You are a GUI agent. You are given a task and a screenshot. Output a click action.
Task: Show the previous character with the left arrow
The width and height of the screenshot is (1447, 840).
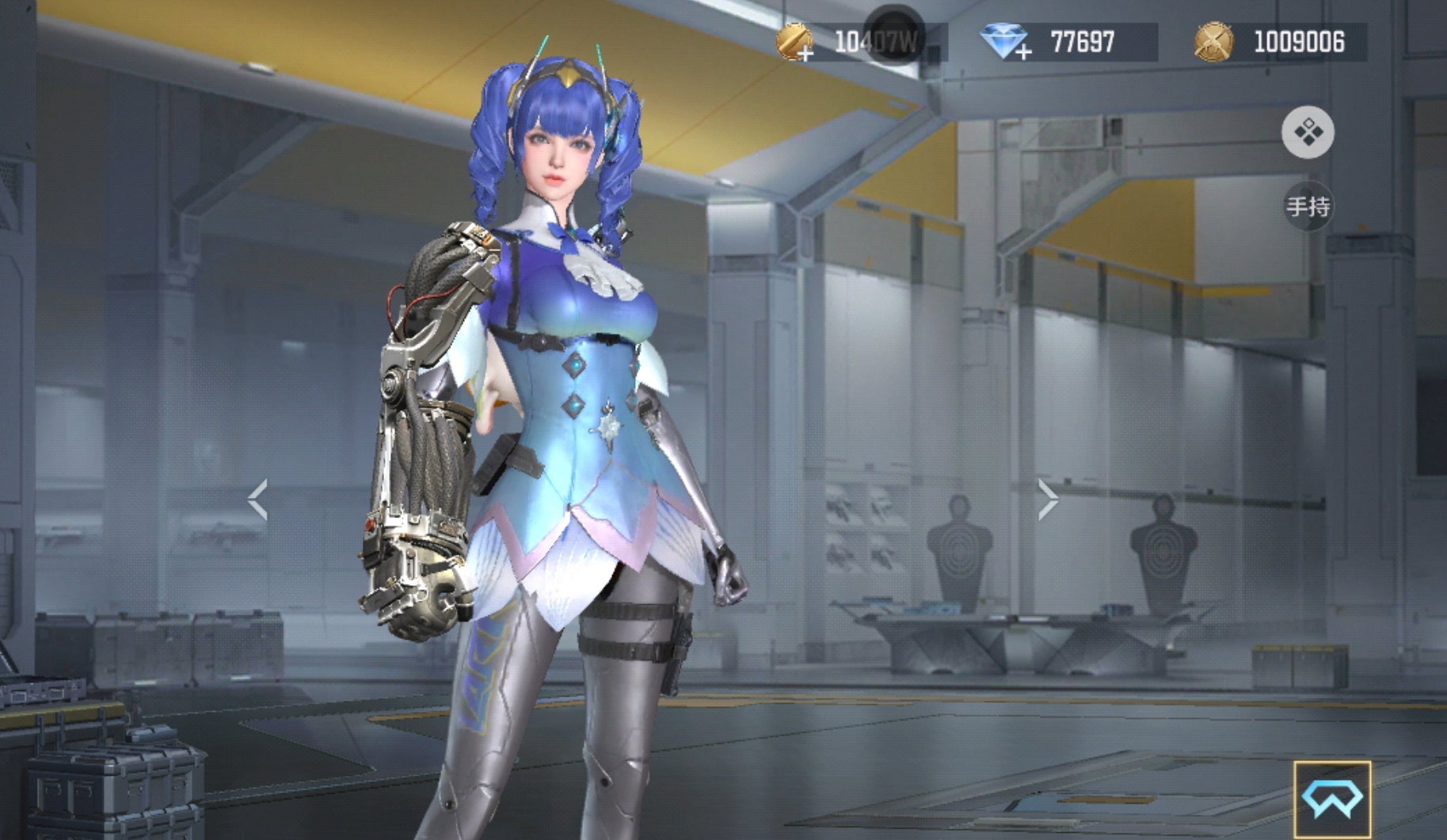(257, 500)
